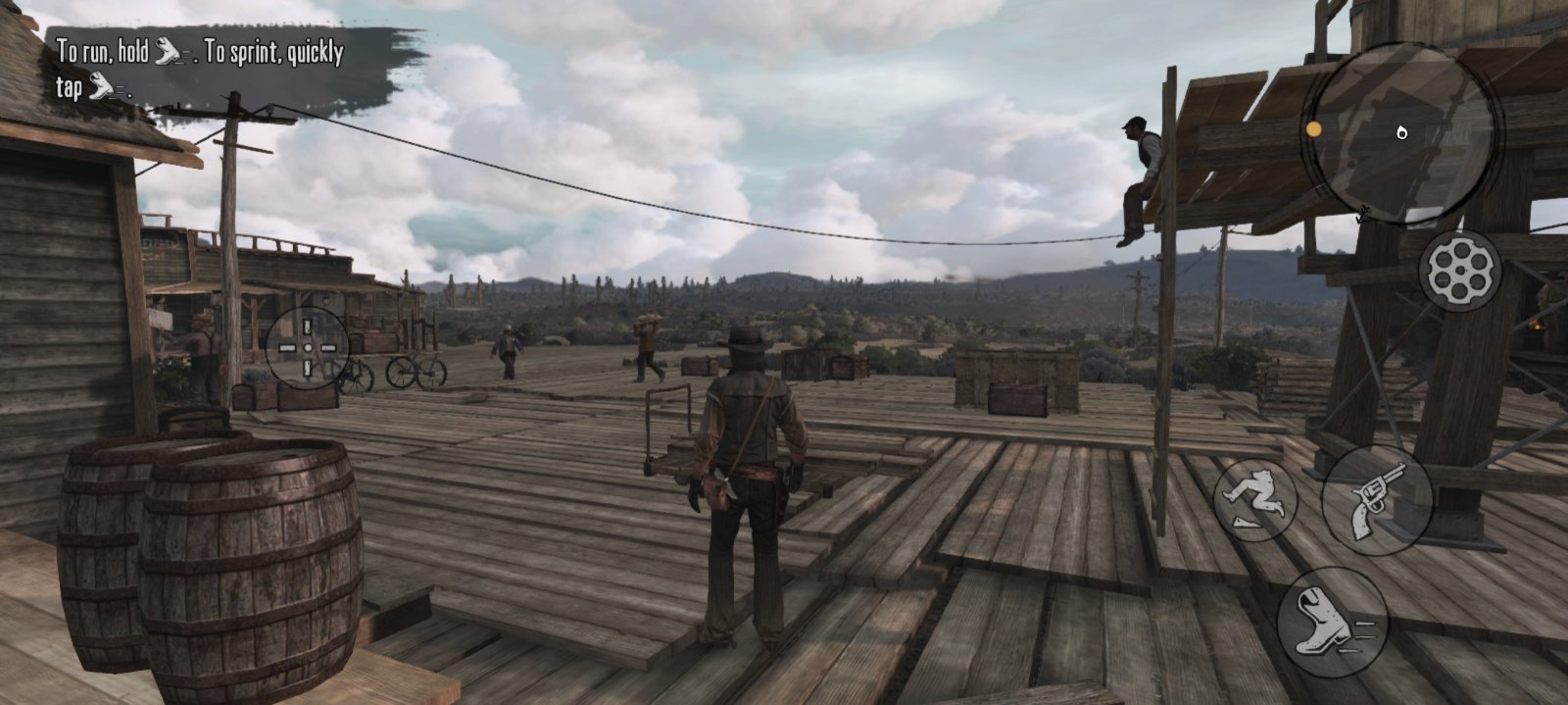Open the revolver cylinder weapon wheel
The height and width of the screenshot is (705, 1568).
pos(1459,271)
